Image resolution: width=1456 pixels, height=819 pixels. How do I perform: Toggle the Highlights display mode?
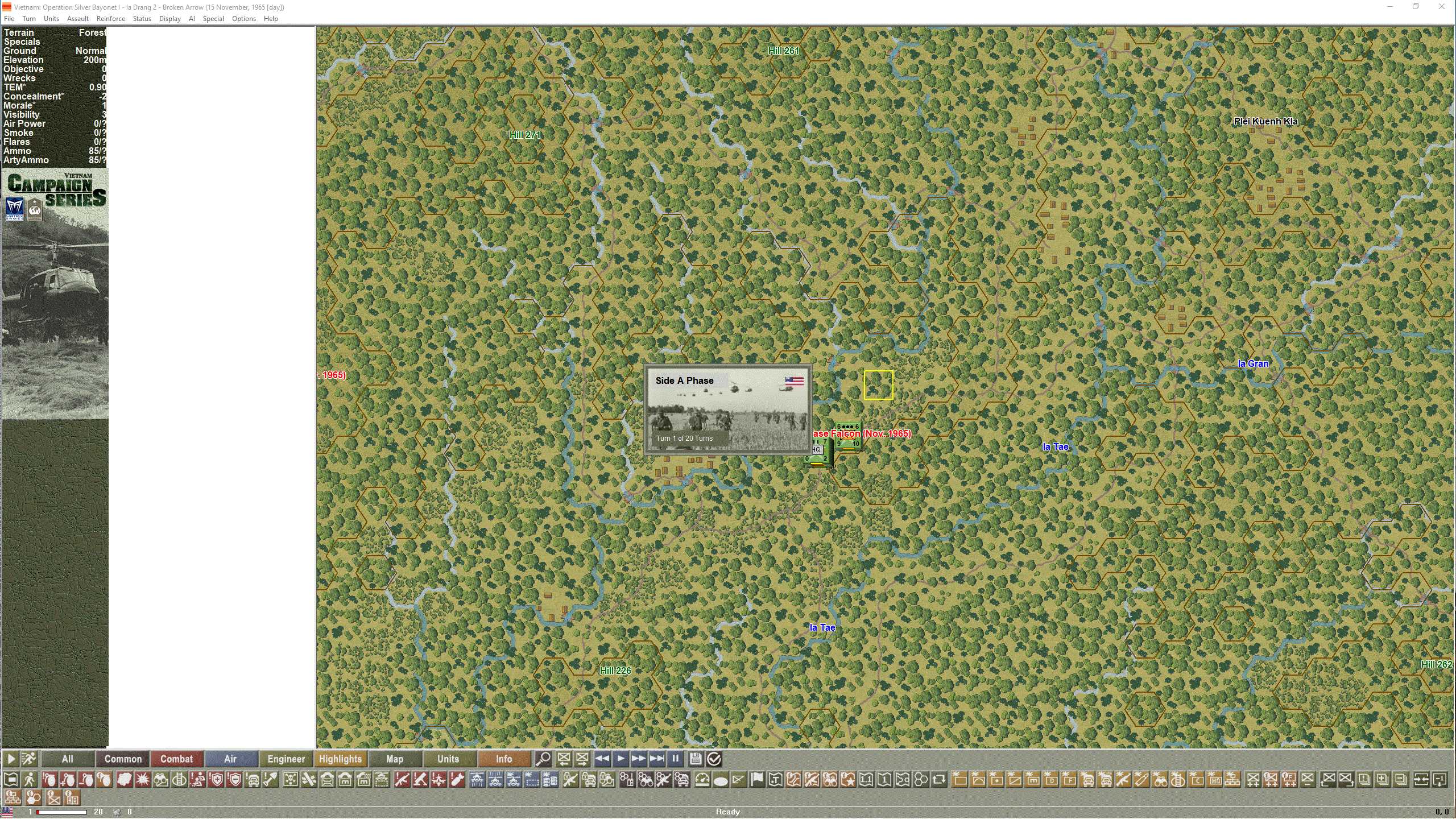point(340,759)
